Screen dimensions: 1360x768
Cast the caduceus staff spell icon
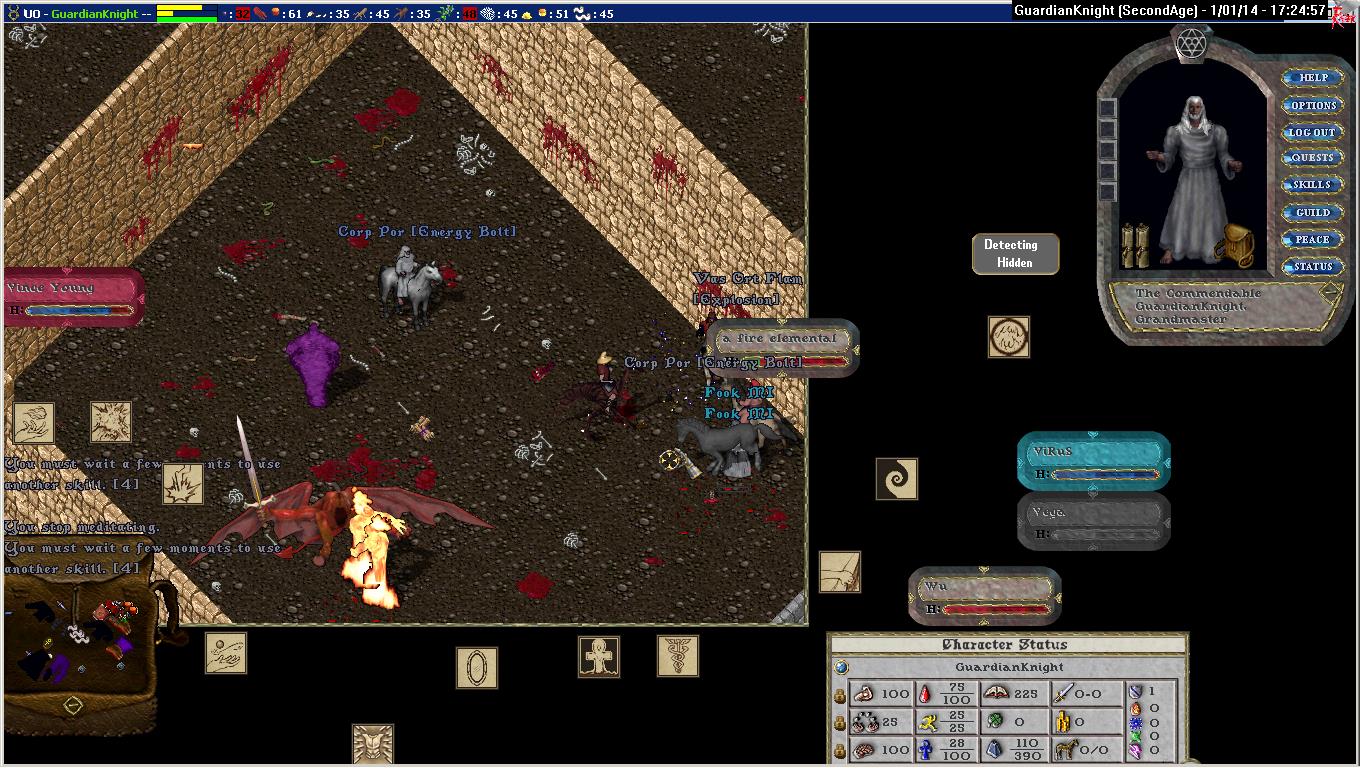click(x=678, y=656)
